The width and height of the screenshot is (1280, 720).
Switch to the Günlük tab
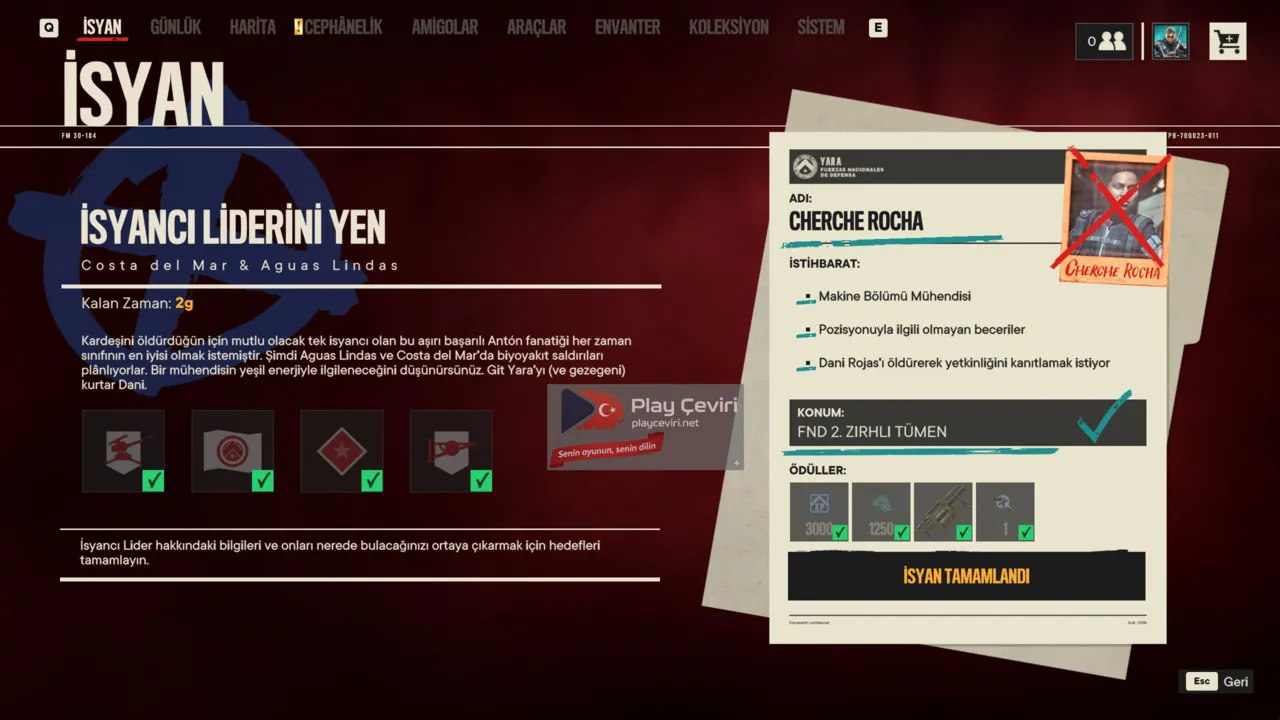tap(175, 28)
